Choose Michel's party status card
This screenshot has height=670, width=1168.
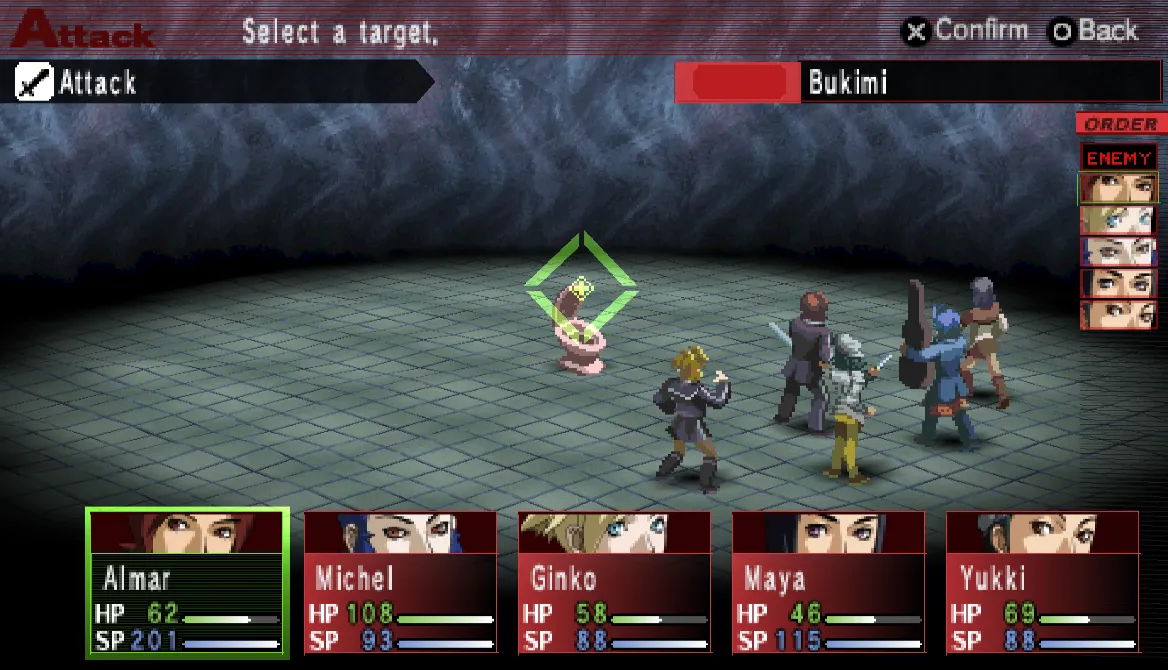[400, 582]
